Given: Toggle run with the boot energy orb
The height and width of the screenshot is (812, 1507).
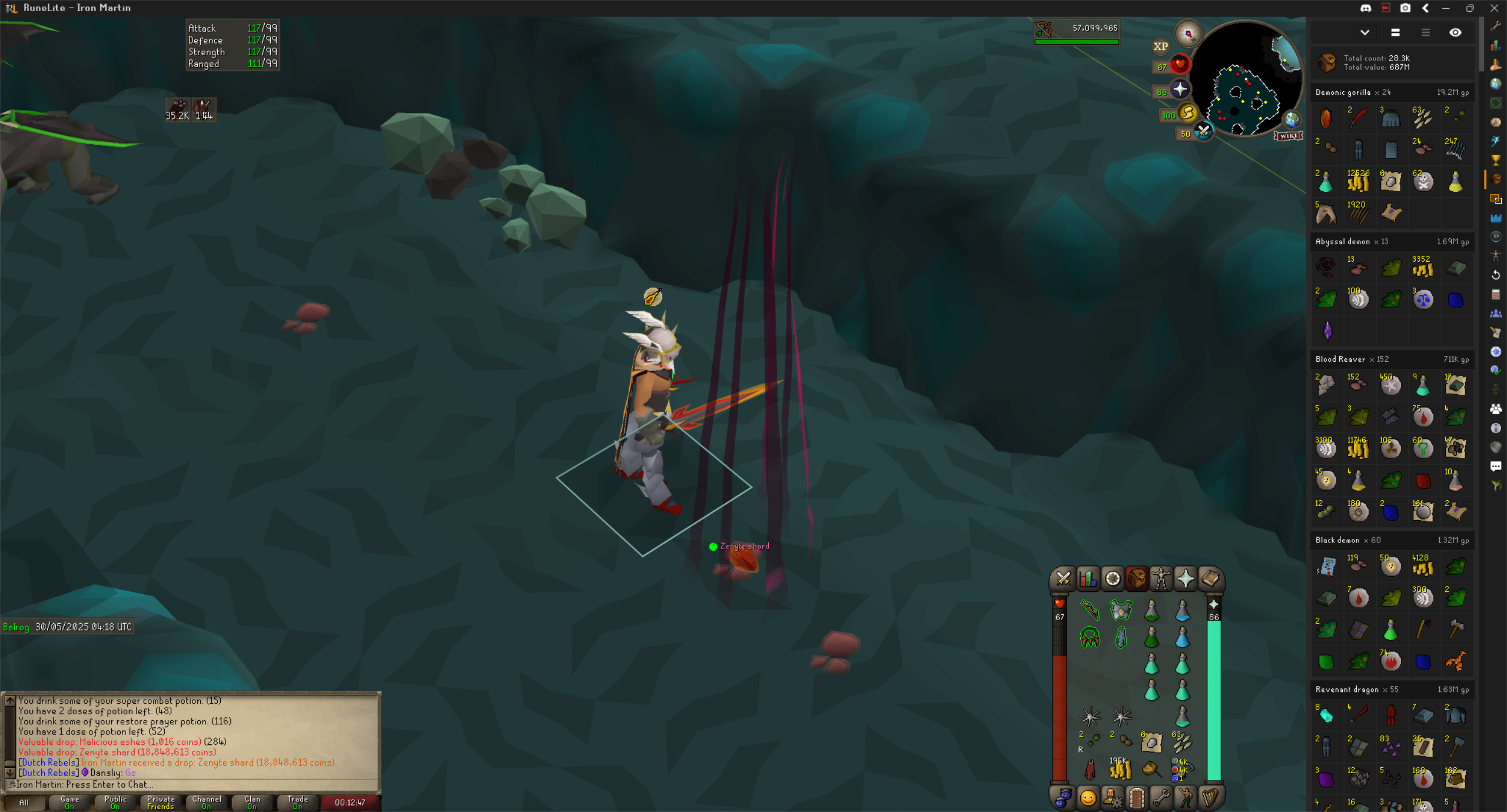Looking at the screenshot, I should (x=1188, y=112).
